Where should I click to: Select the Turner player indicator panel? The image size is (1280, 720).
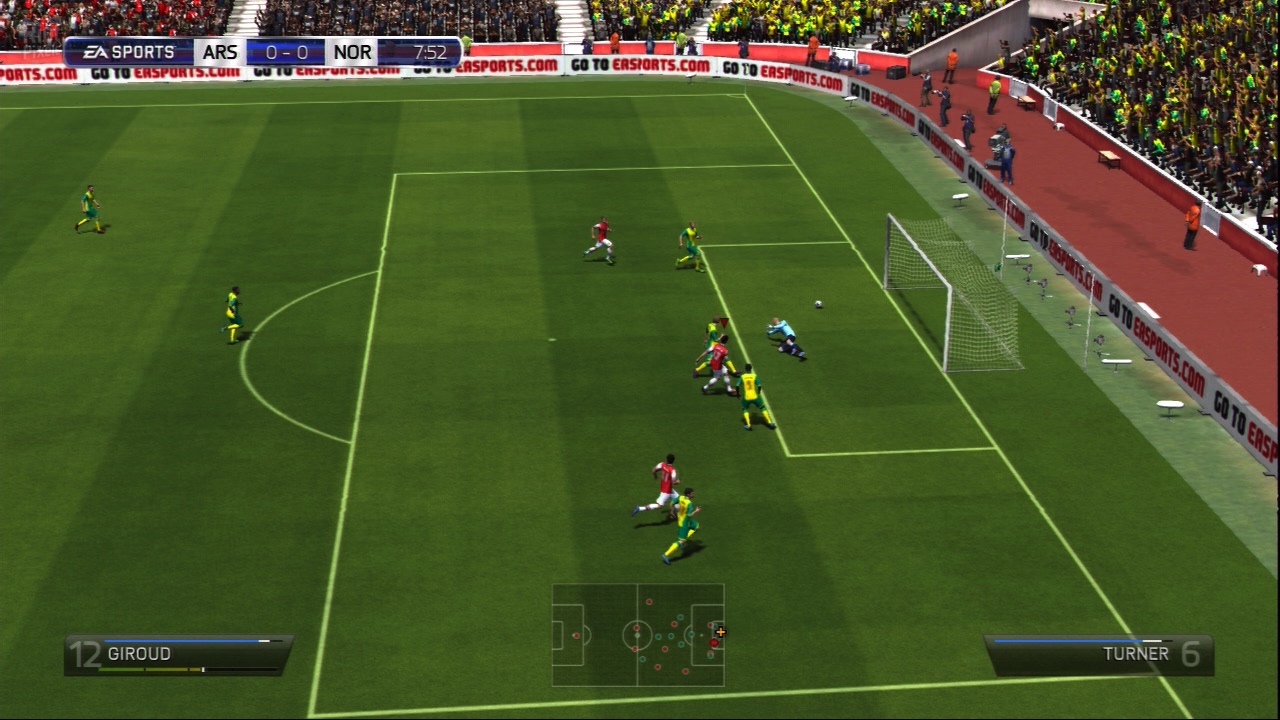coord(1098,654)
